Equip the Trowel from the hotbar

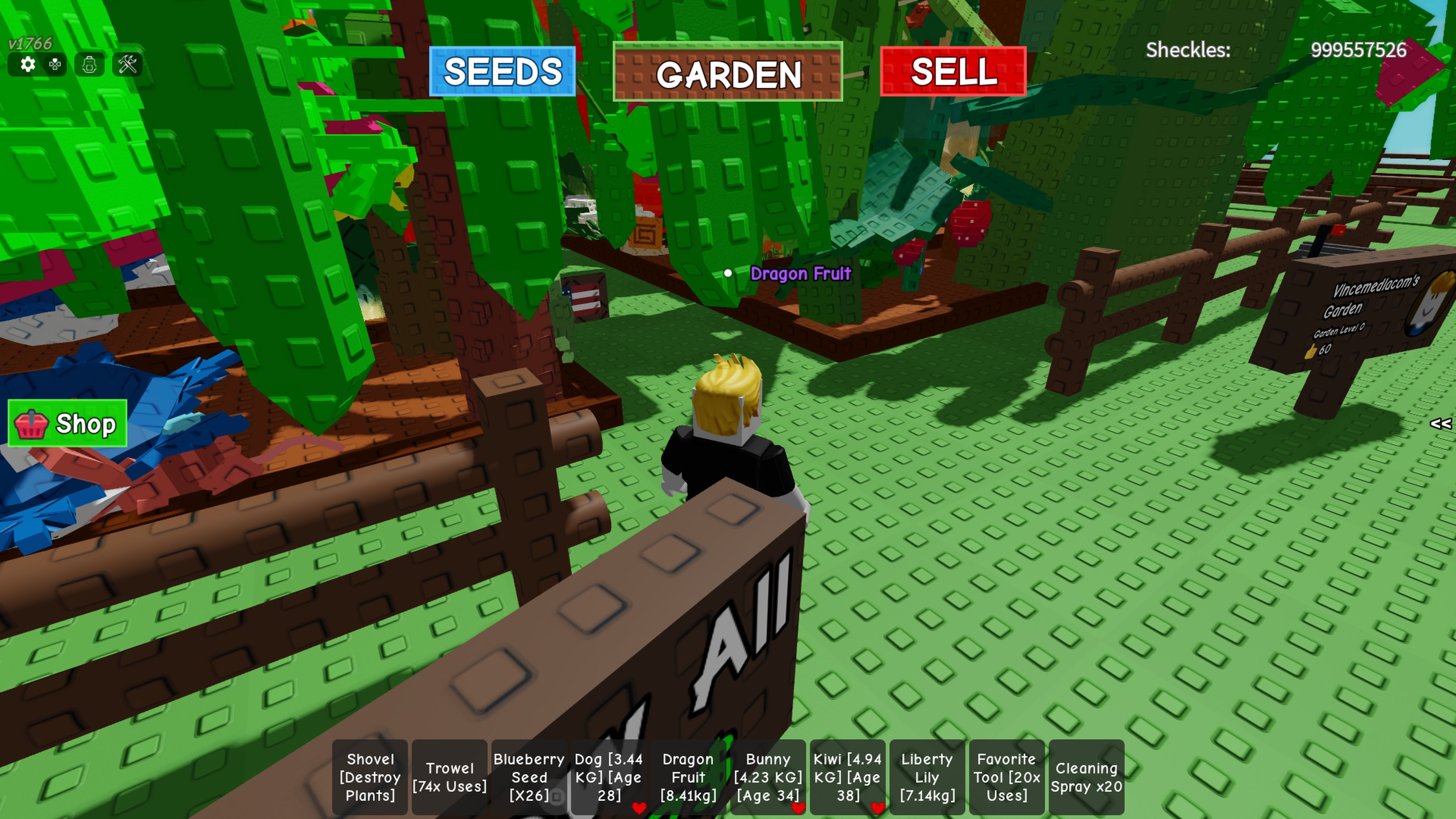449,777
